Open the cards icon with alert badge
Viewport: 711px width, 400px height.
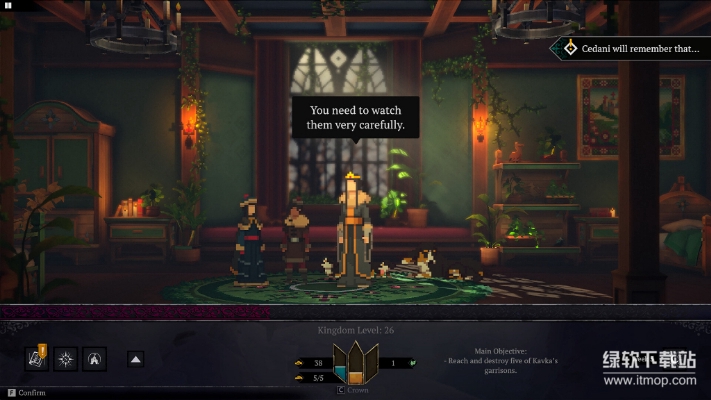[37, 358]
